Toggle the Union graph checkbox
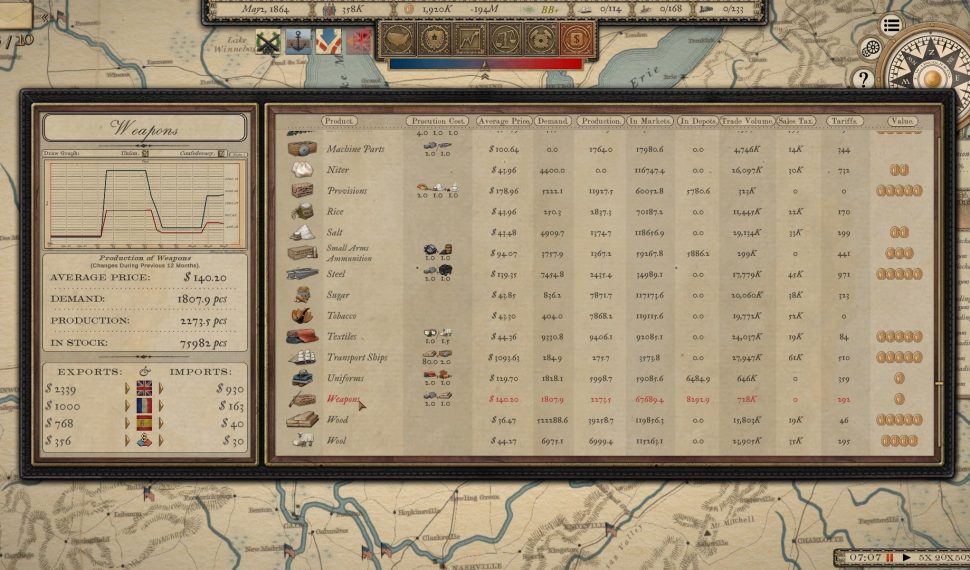This screenshot has width=970, height=570. click(x=146, y=154)
